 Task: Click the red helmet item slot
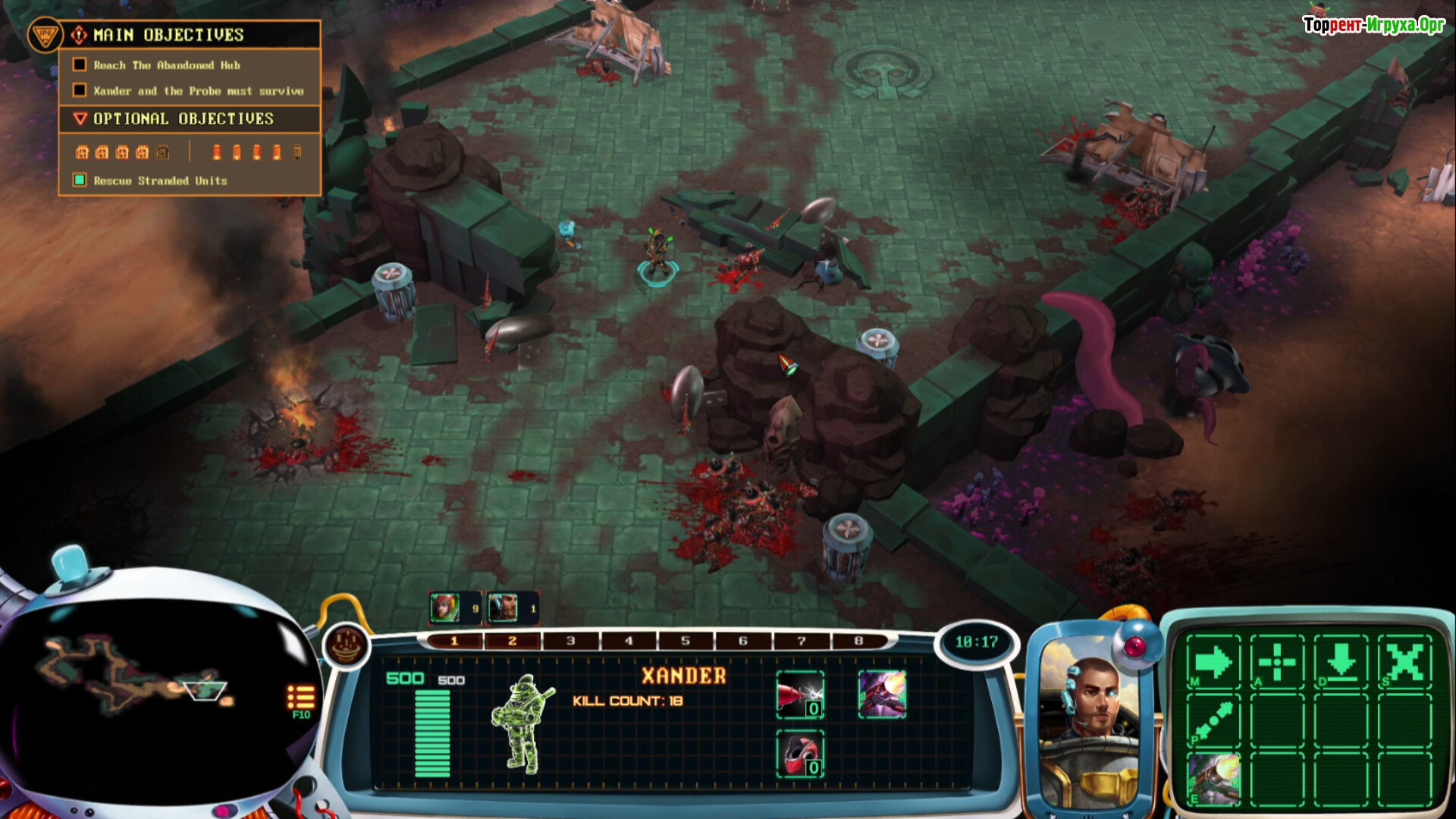799,753
